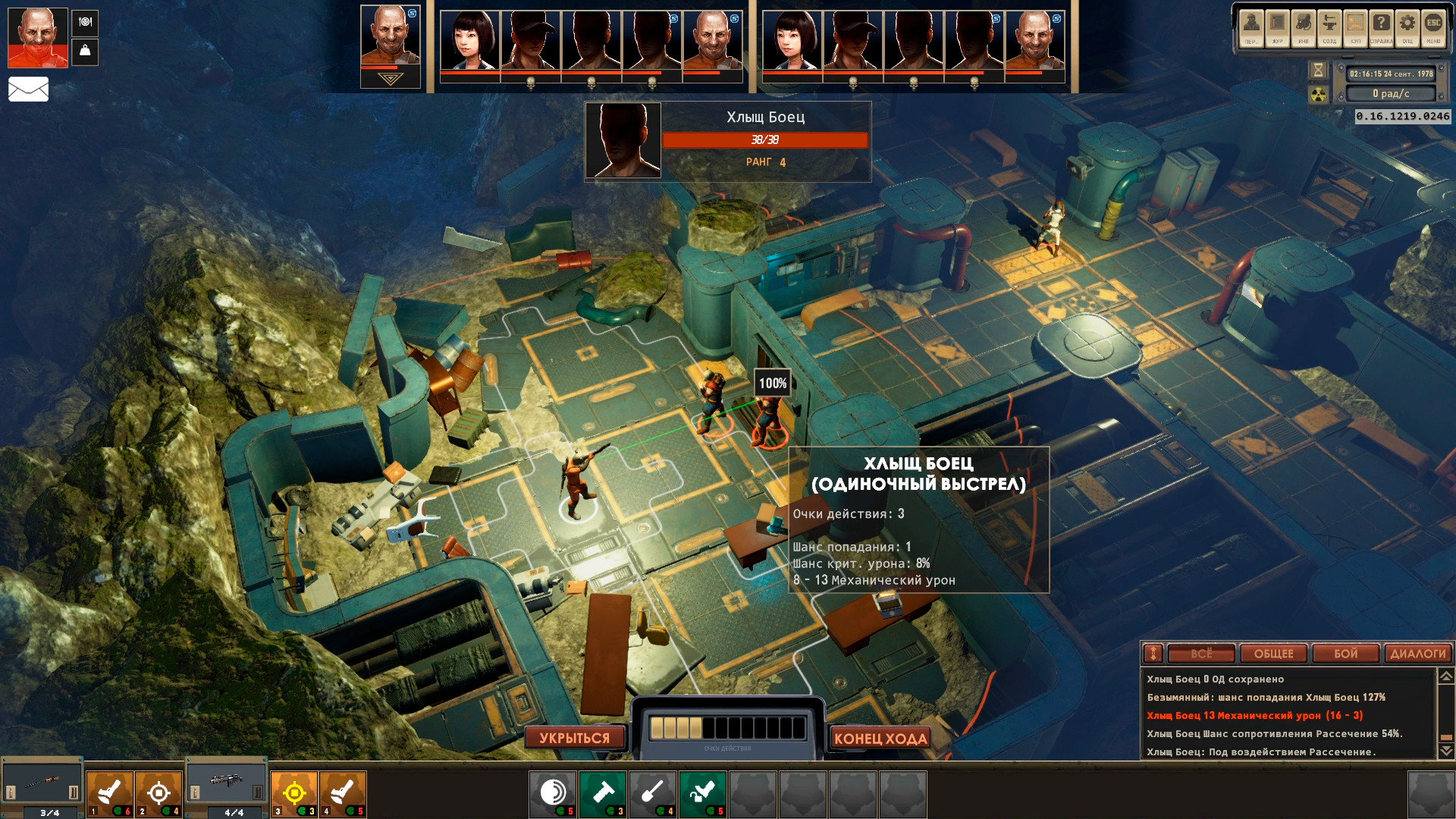Open the map button
1456x819 pixels.
click(x=1355, y=27)
